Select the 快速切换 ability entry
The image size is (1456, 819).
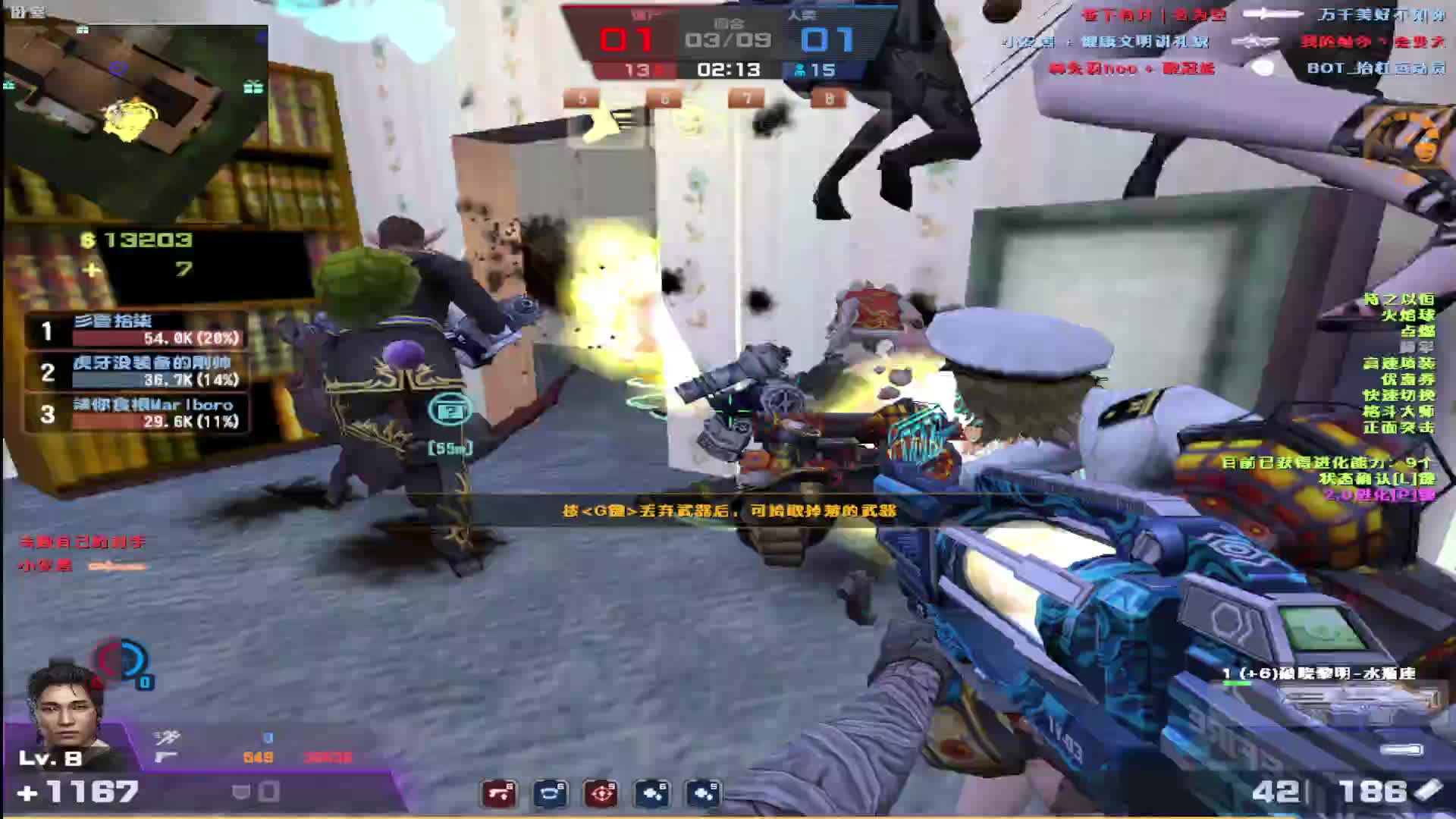1399,395
